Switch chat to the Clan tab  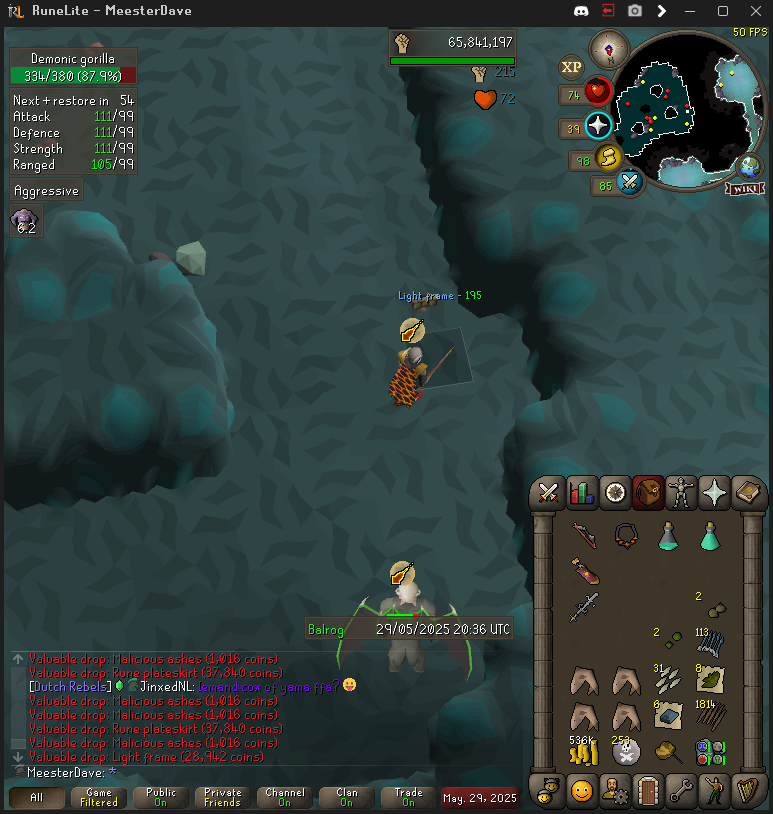[x=347, y=797]
